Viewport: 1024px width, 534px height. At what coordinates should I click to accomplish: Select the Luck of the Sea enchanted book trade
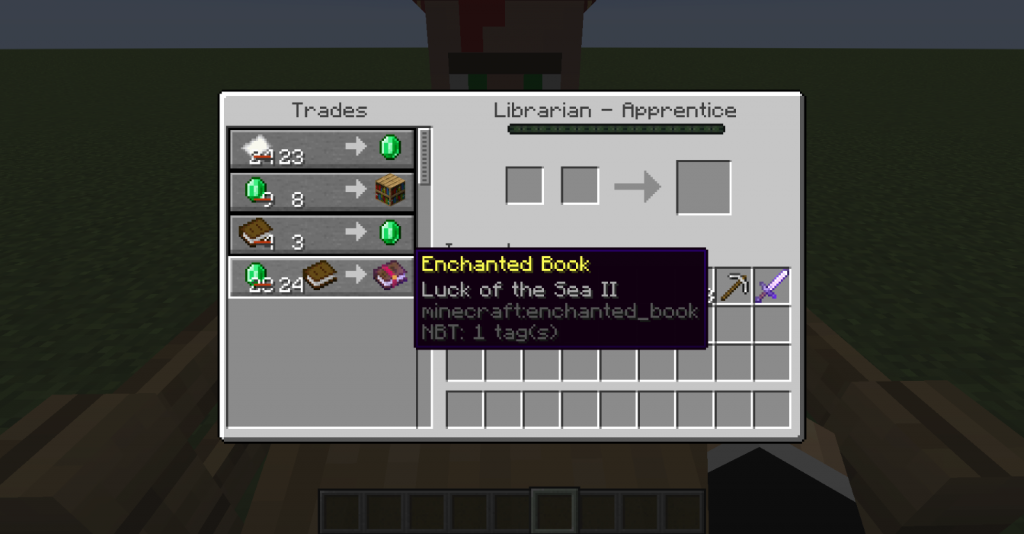(x=323, y=276)
